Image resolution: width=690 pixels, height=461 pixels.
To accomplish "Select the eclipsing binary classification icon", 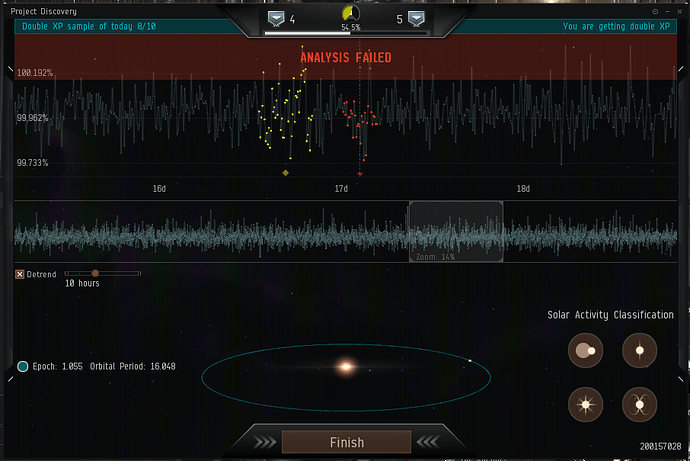I will (x=585, y=350).
